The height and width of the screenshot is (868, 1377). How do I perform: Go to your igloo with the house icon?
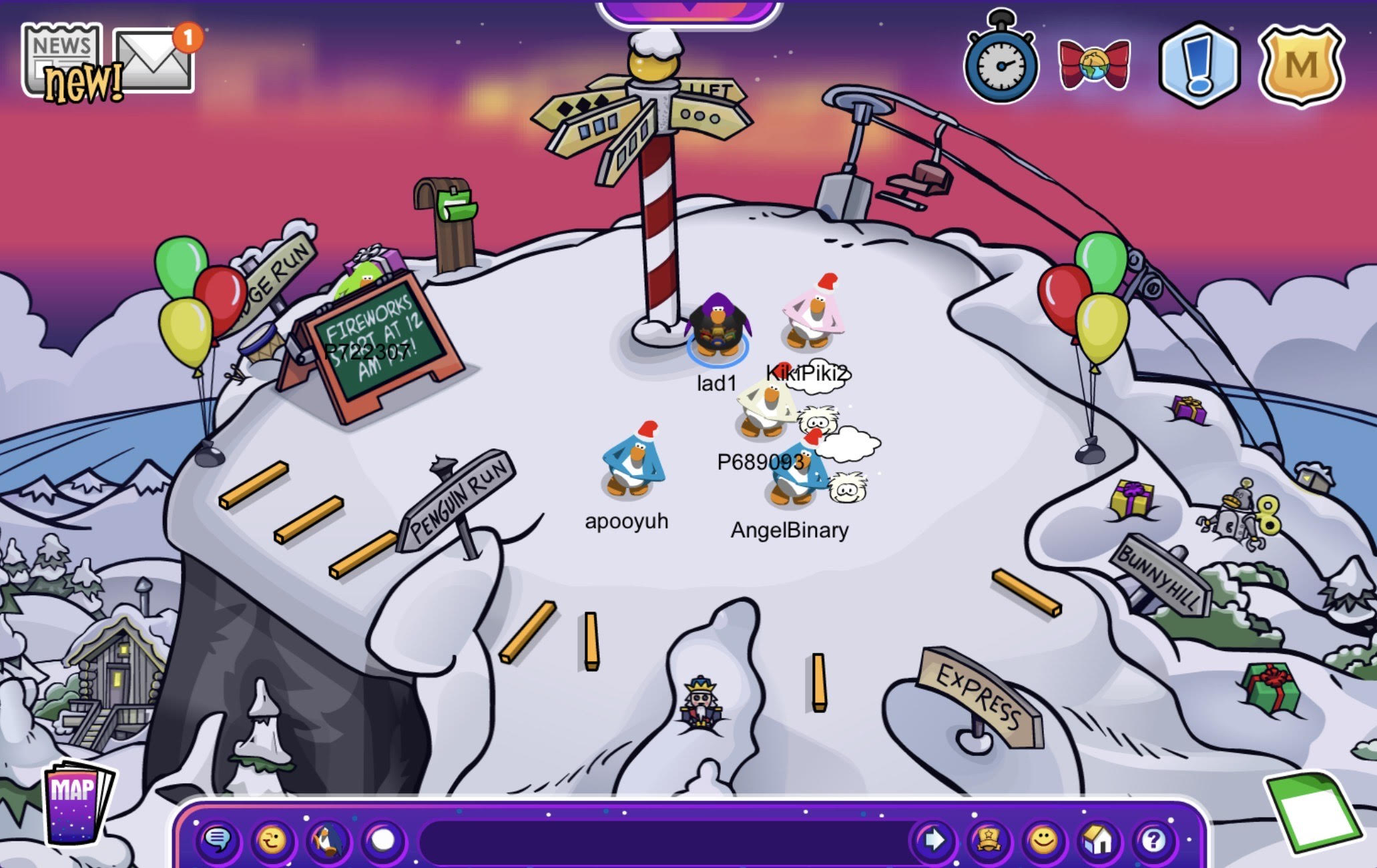[1099, 839]
